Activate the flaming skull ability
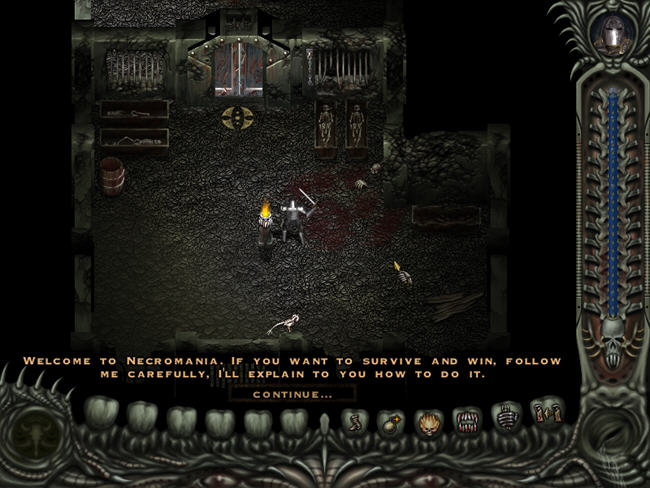 428,421
